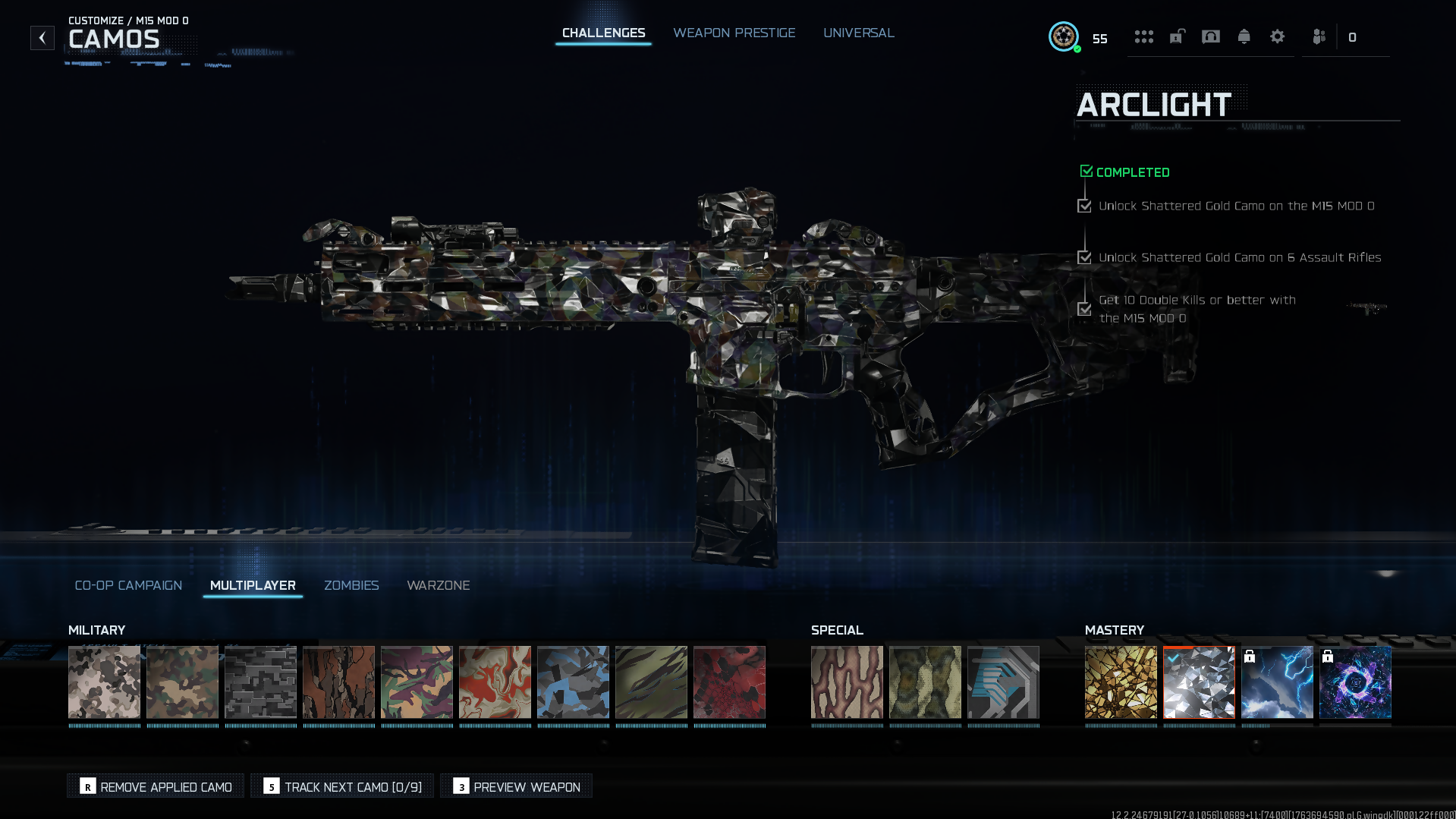Show the Co-op Campaign camos
Viewport: 1456px width, 819px height.
(128, 585)
